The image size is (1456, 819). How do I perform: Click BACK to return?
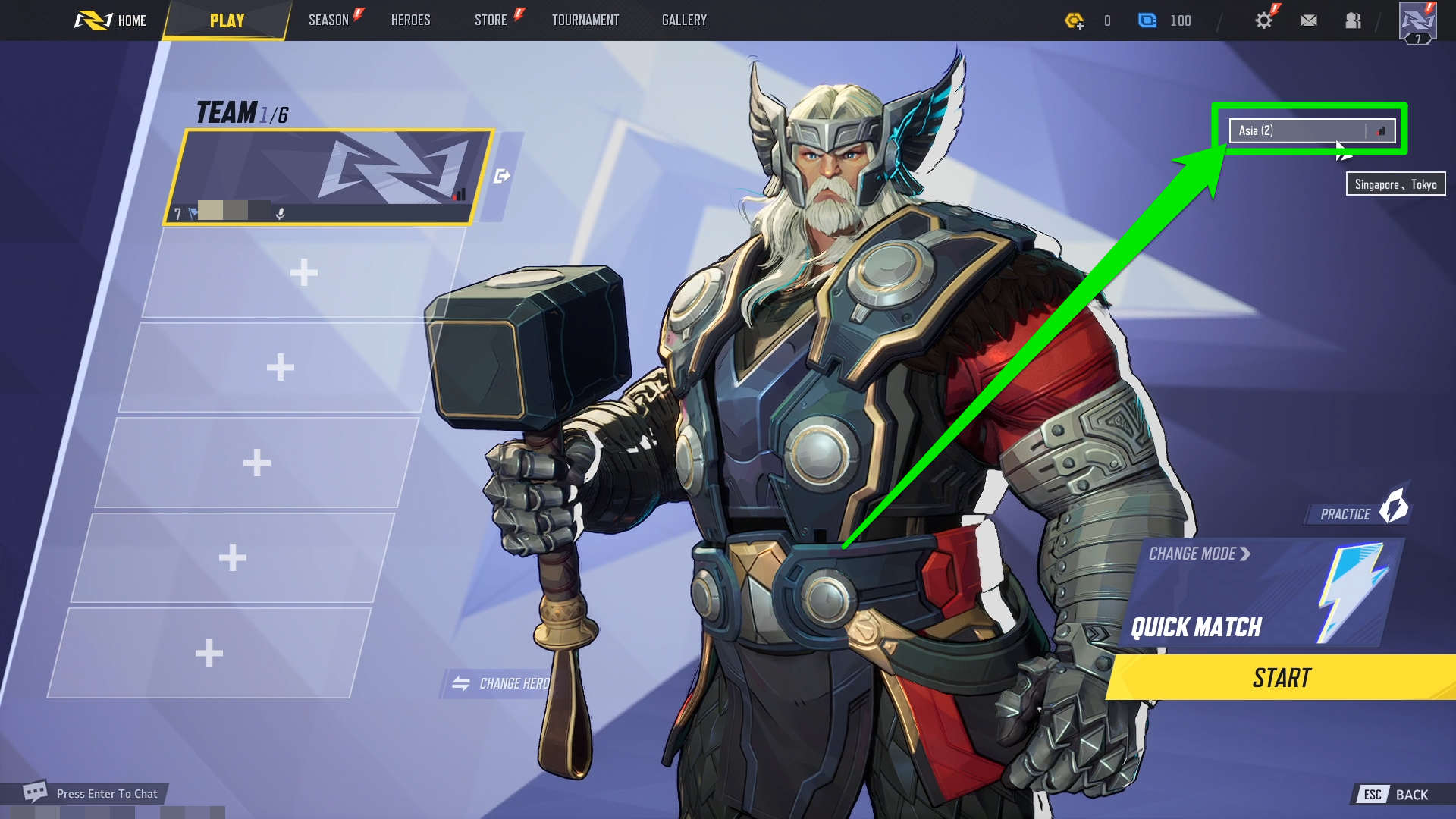1401,795
